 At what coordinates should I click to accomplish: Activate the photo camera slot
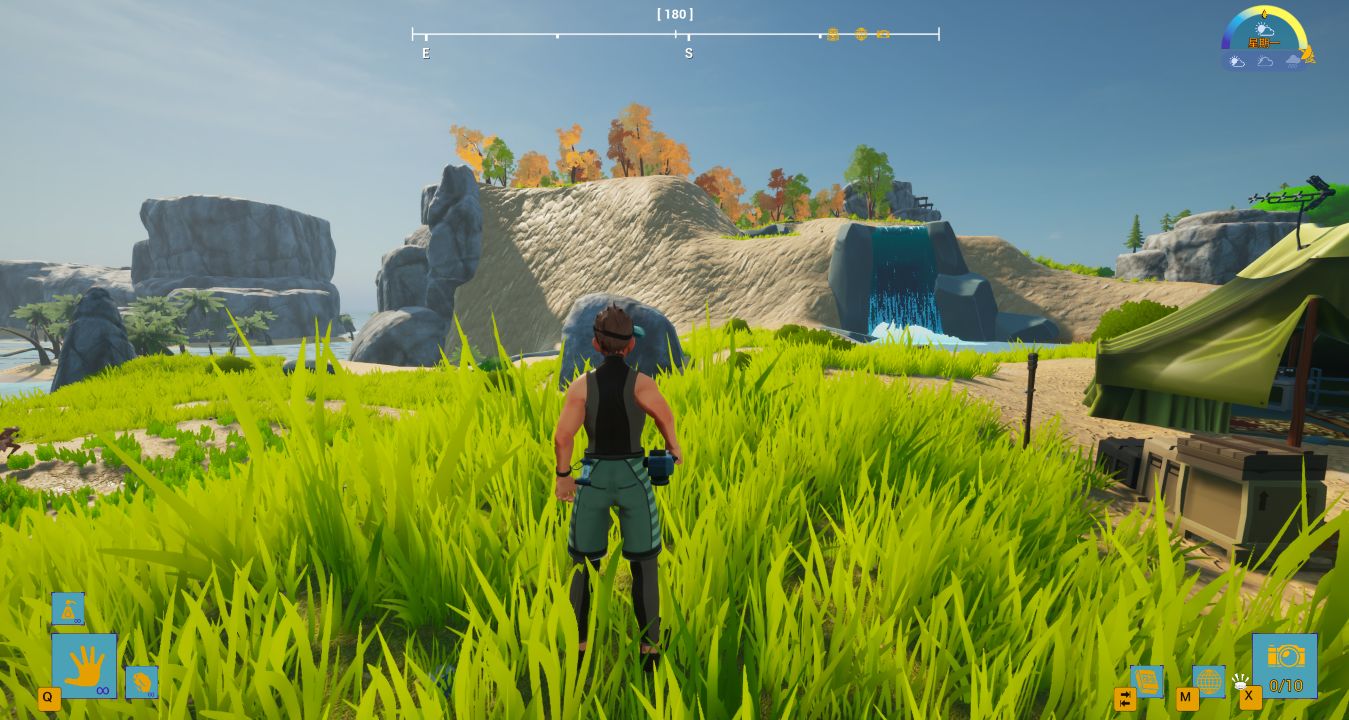(1284, 664)
